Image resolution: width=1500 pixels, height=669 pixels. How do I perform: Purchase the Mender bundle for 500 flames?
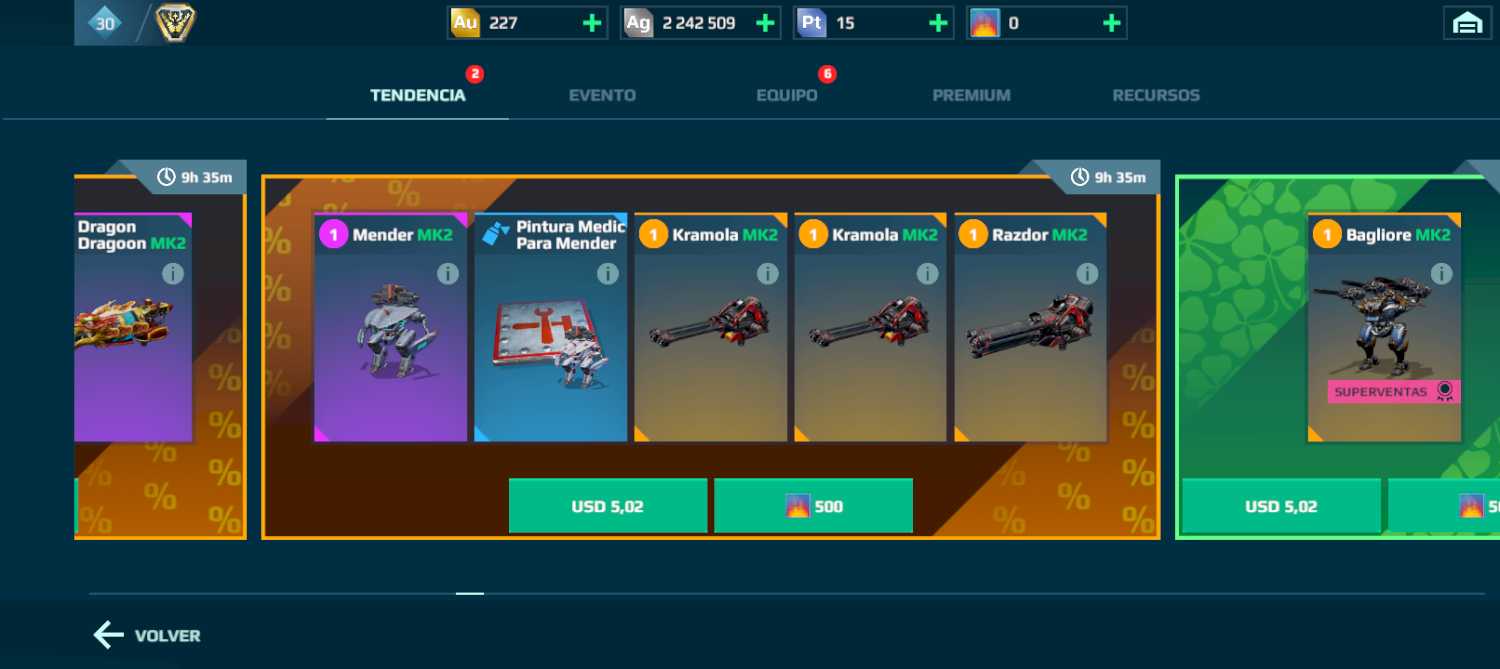pyautogui.click(x=813, y=506)
